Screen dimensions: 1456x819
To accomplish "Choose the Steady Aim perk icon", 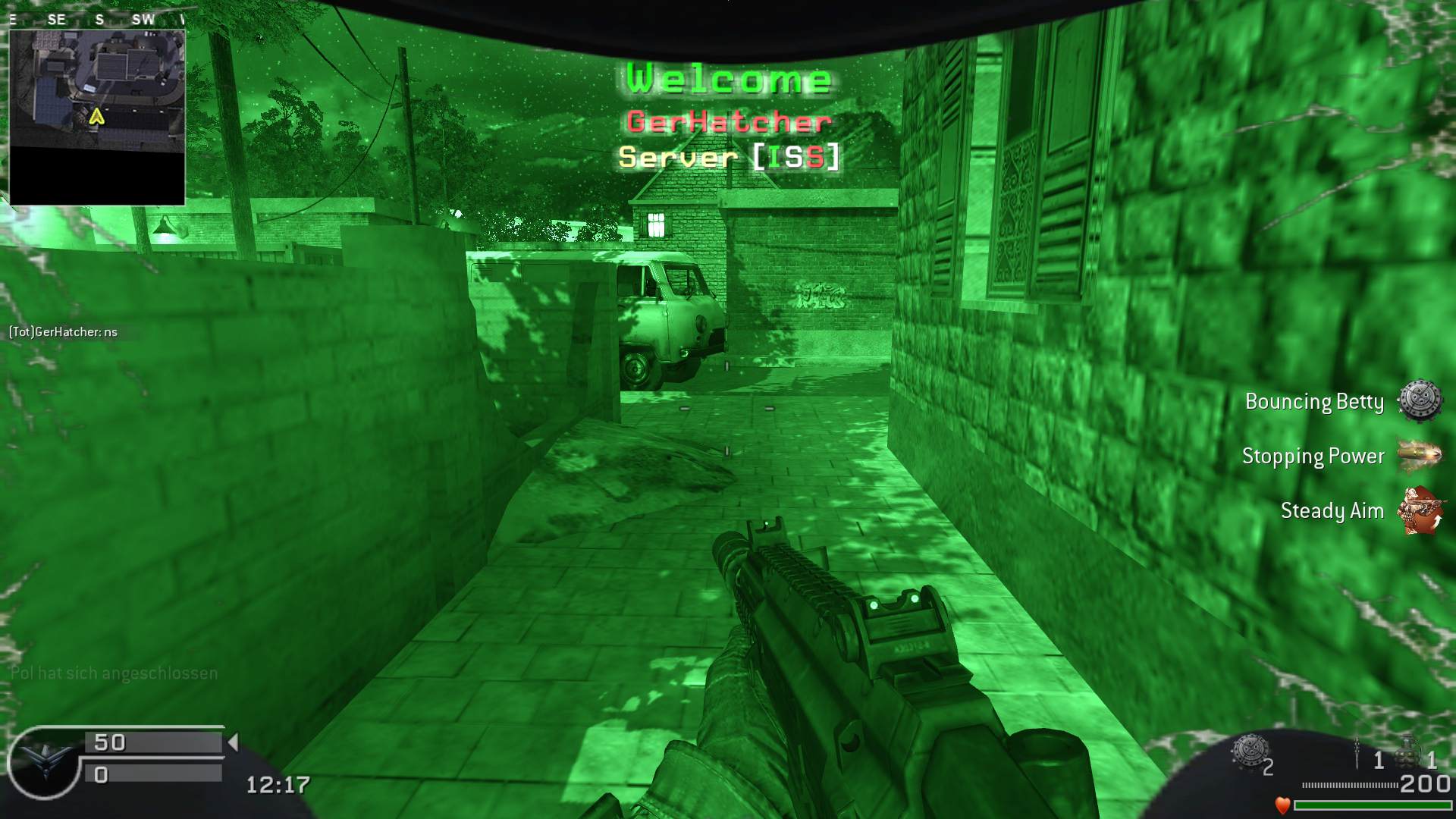I will 1420,510.
